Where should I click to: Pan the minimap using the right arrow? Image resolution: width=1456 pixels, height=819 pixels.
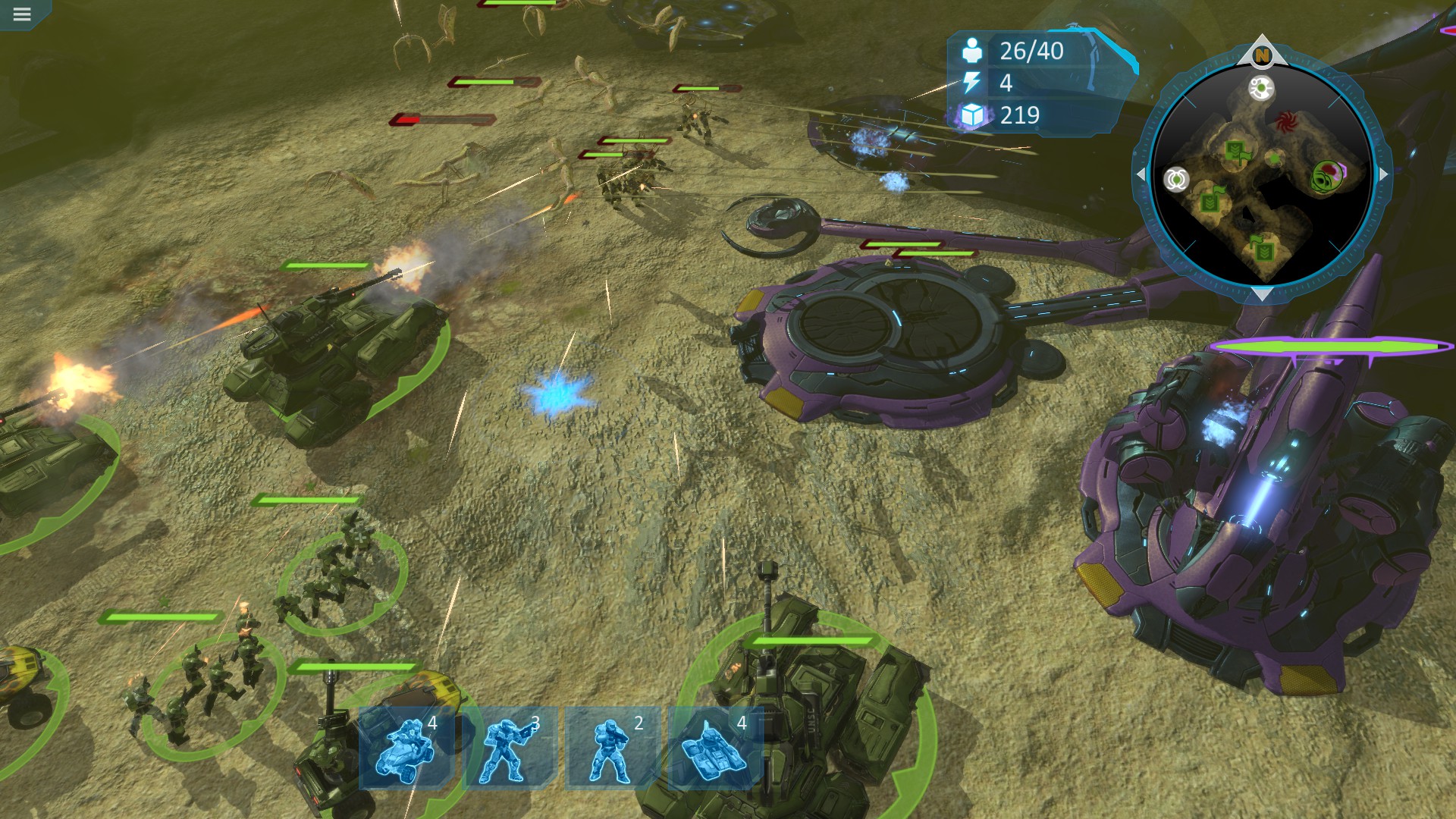pyautogui.click(x=1383, y=174)
